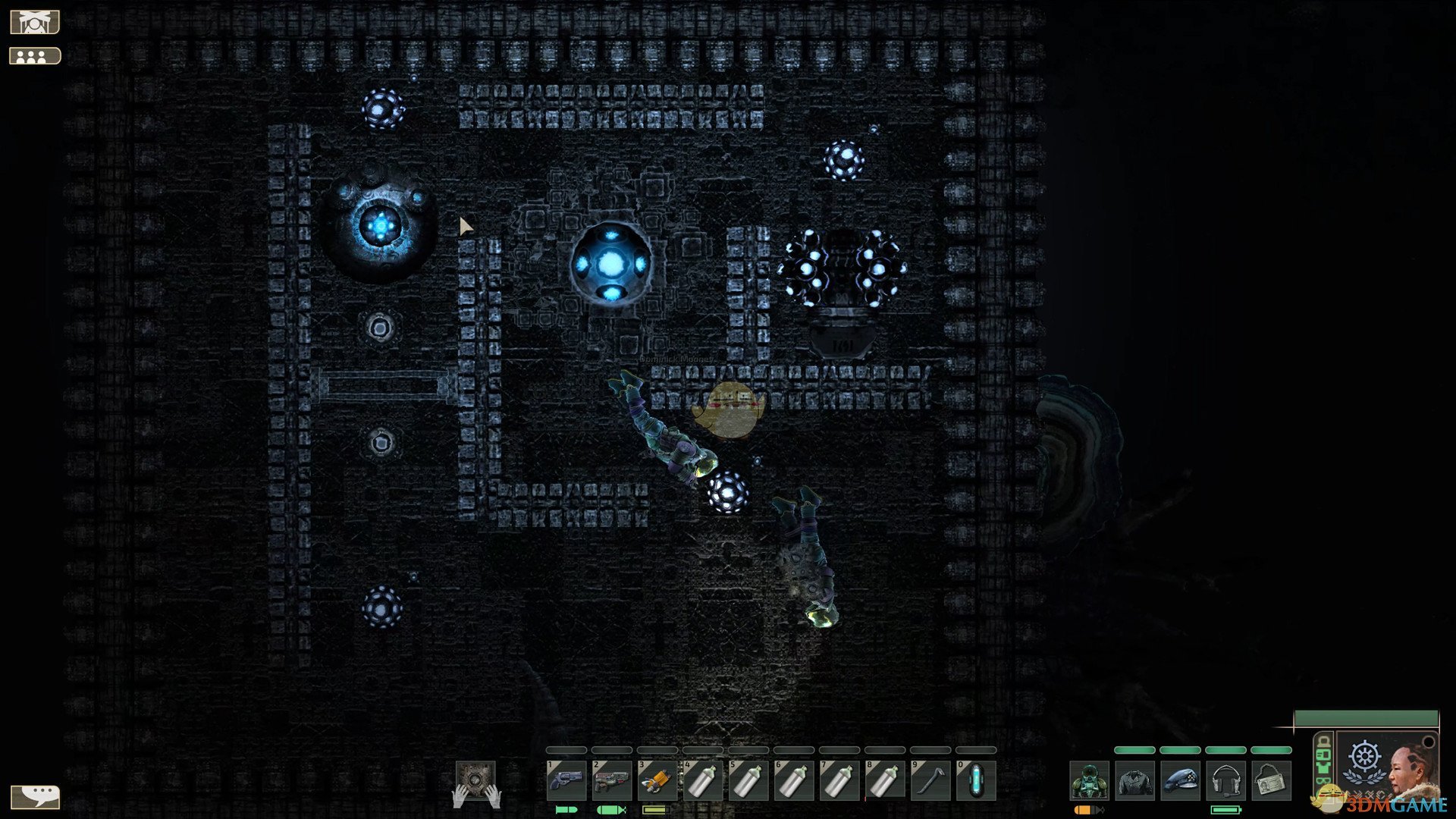Select the ID card equipment slot
The image size is (1456, 819).
[x=1271, y=781]
